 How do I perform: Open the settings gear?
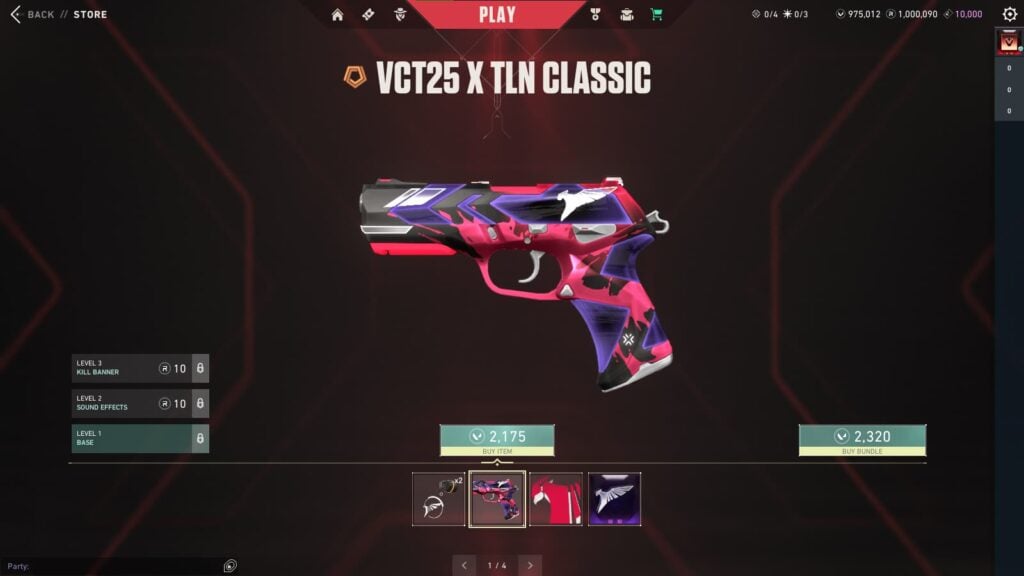coord(1010,14)
